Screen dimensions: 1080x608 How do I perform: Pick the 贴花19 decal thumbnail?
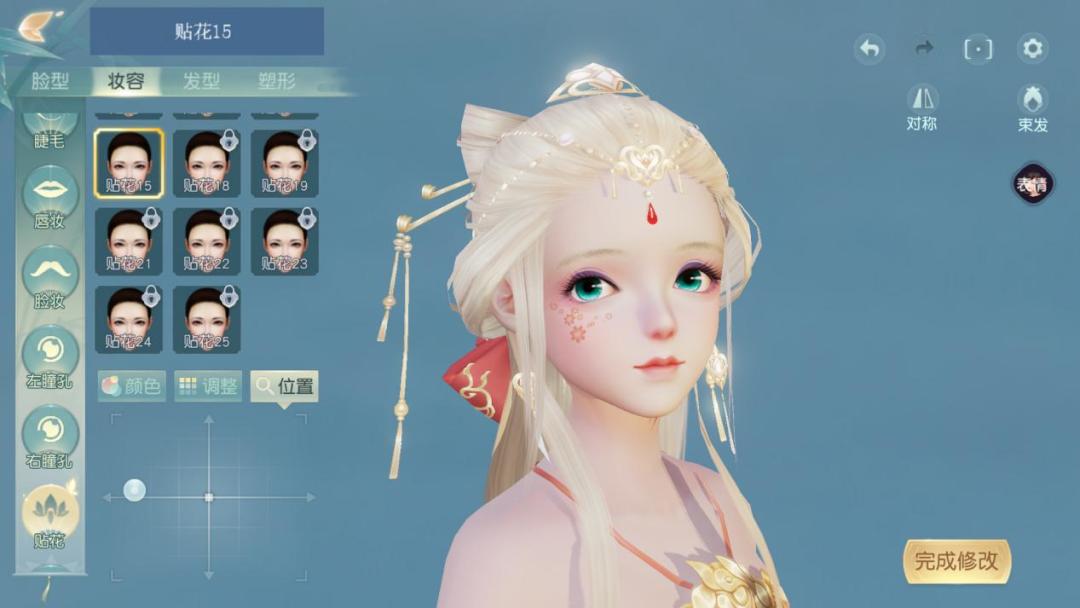285,163
